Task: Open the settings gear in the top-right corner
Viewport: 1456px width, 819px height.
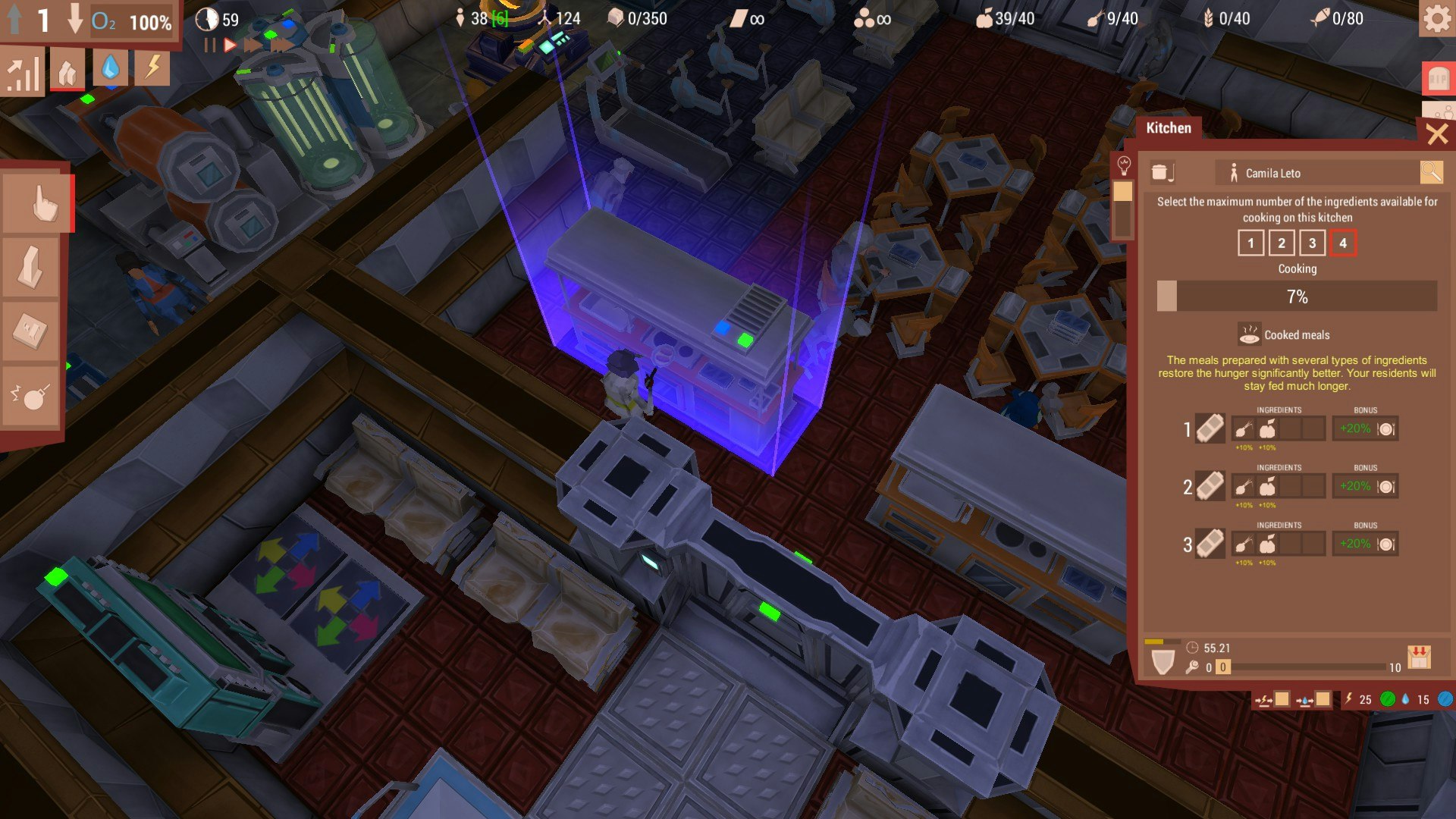Action: click(x=1436, y=20)
